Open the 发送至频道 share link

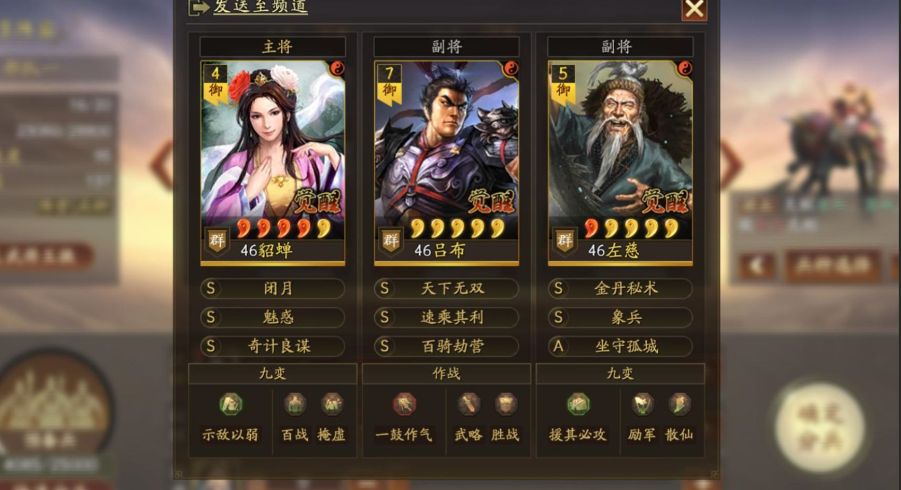pyautogui.click(x=260, y=7)
